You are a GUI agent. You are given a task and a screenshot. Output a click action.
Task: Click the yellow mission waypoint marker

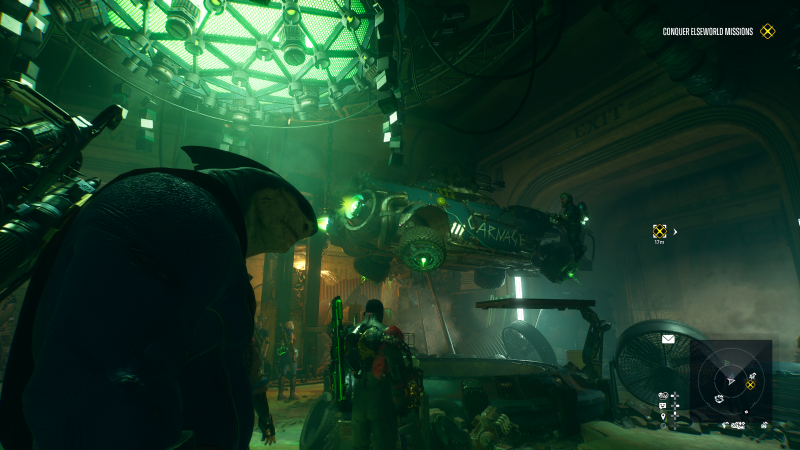coord(659,231)
